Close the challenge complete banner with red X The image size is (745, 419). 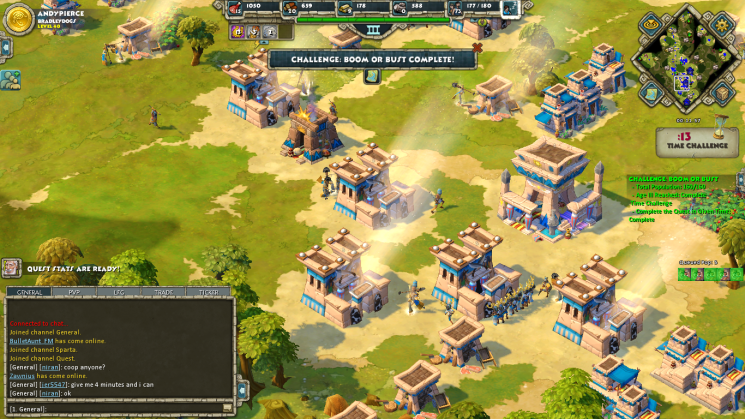[x=477, y=46]
